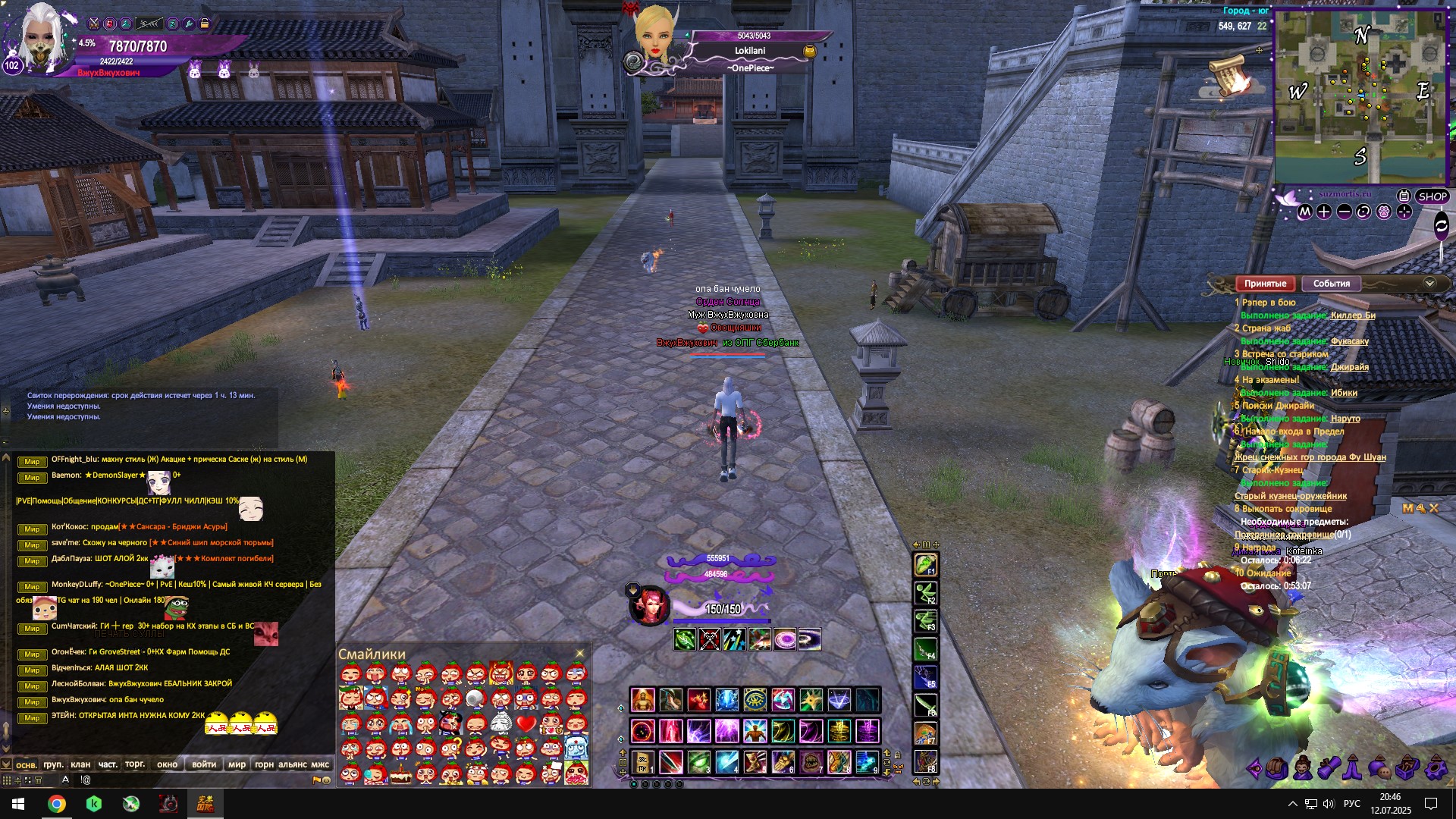Image resolution: width=1456 pixels, height=819 pixels.
Task: Pick the red heart emoticon
Action: pyautogui.click(x=526, y=723)
